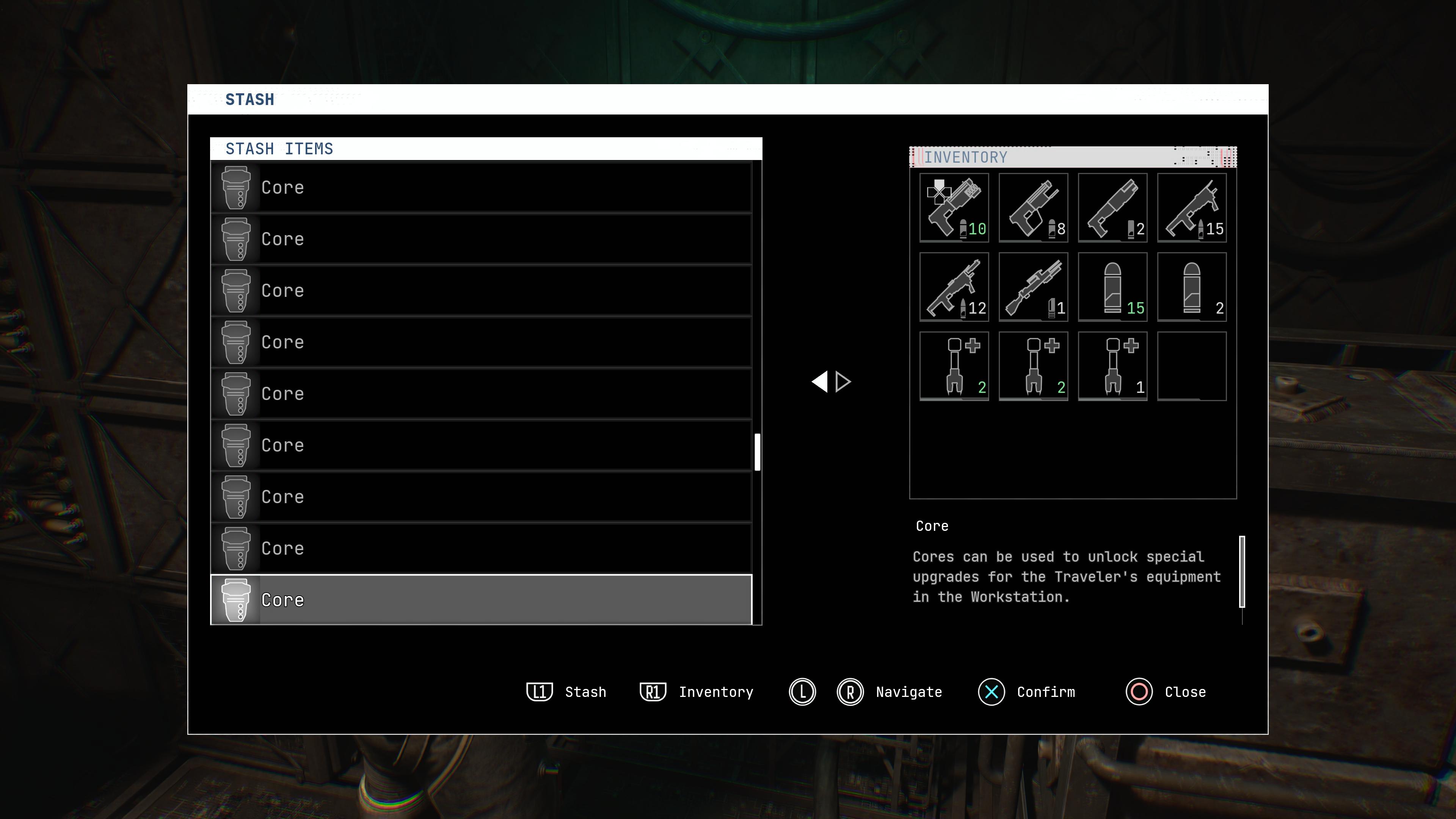Click the filled left transfer arrow
This screenshot has width=1456, height=819.
click(819, 381)
